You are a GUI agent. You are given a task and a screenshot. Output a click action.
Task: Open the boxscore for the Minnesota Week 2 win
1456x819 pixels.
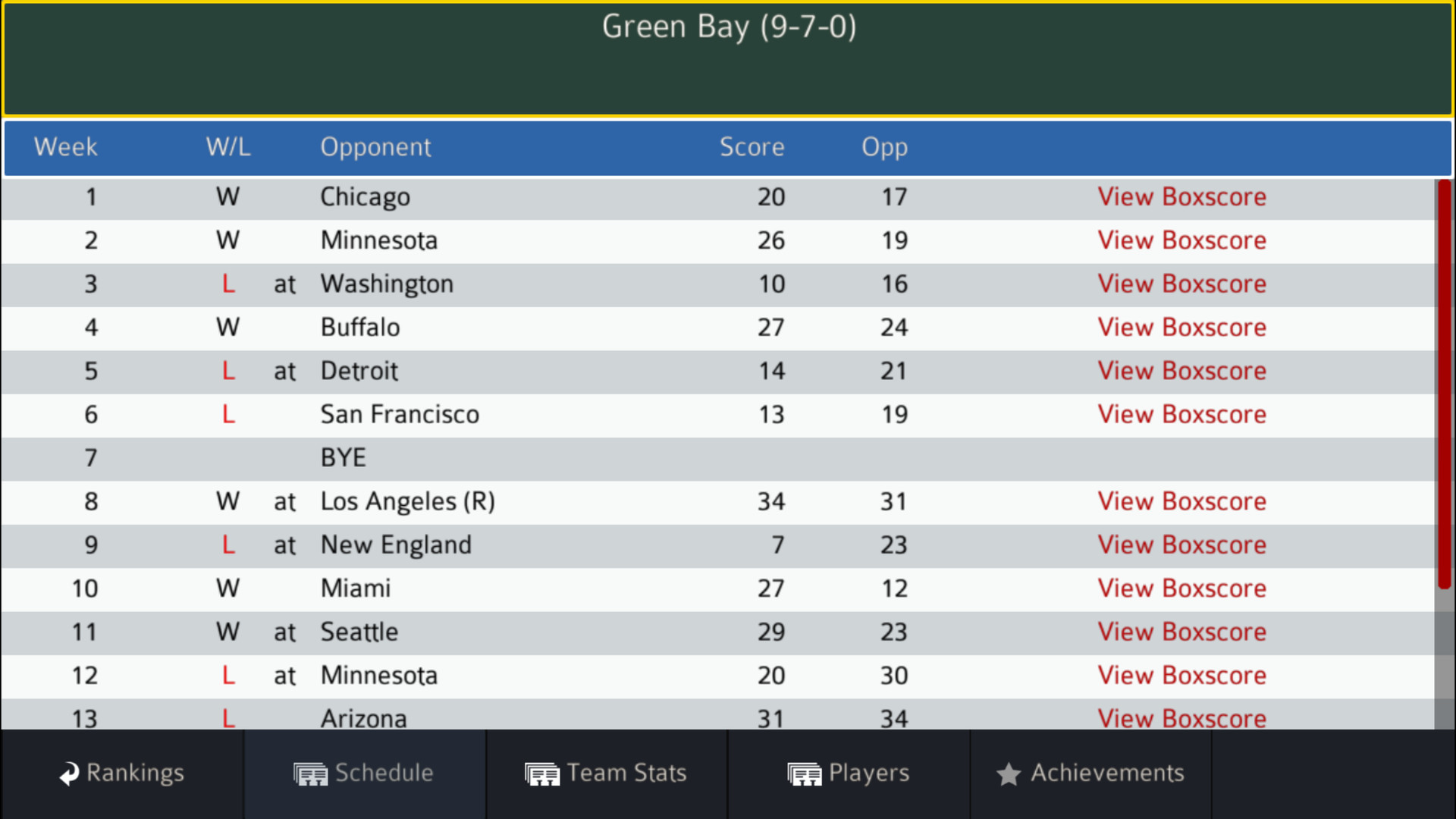pyautogui.click(x=1182, y=240)
